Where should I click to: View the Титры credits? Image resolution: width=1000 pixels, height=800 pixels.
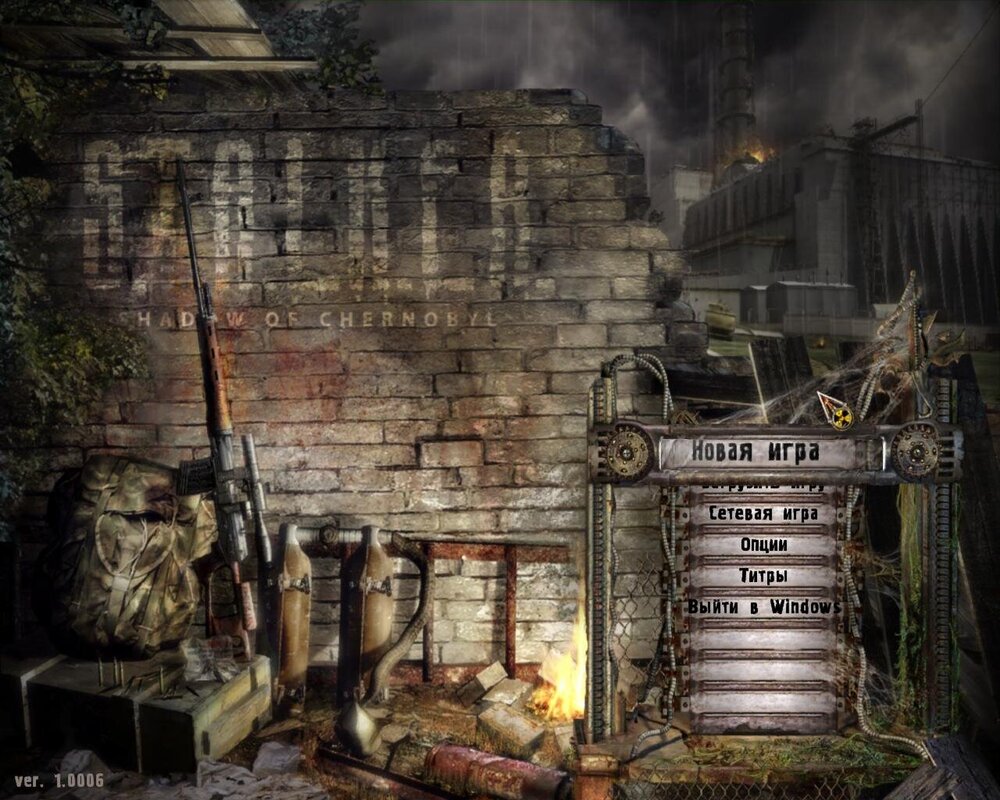(764, 576)
